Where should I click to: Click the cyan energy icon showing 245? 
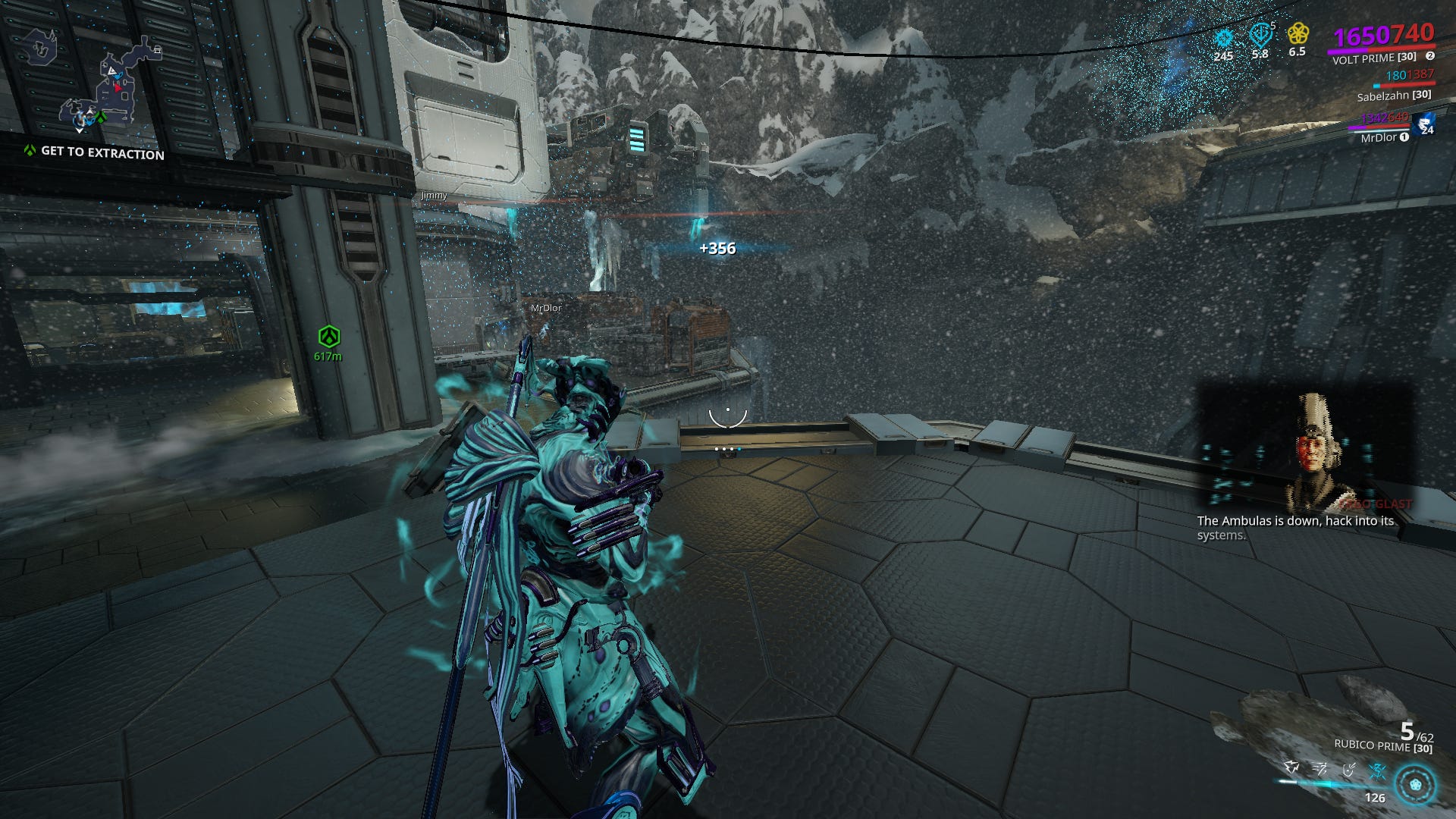[1223, 36]
